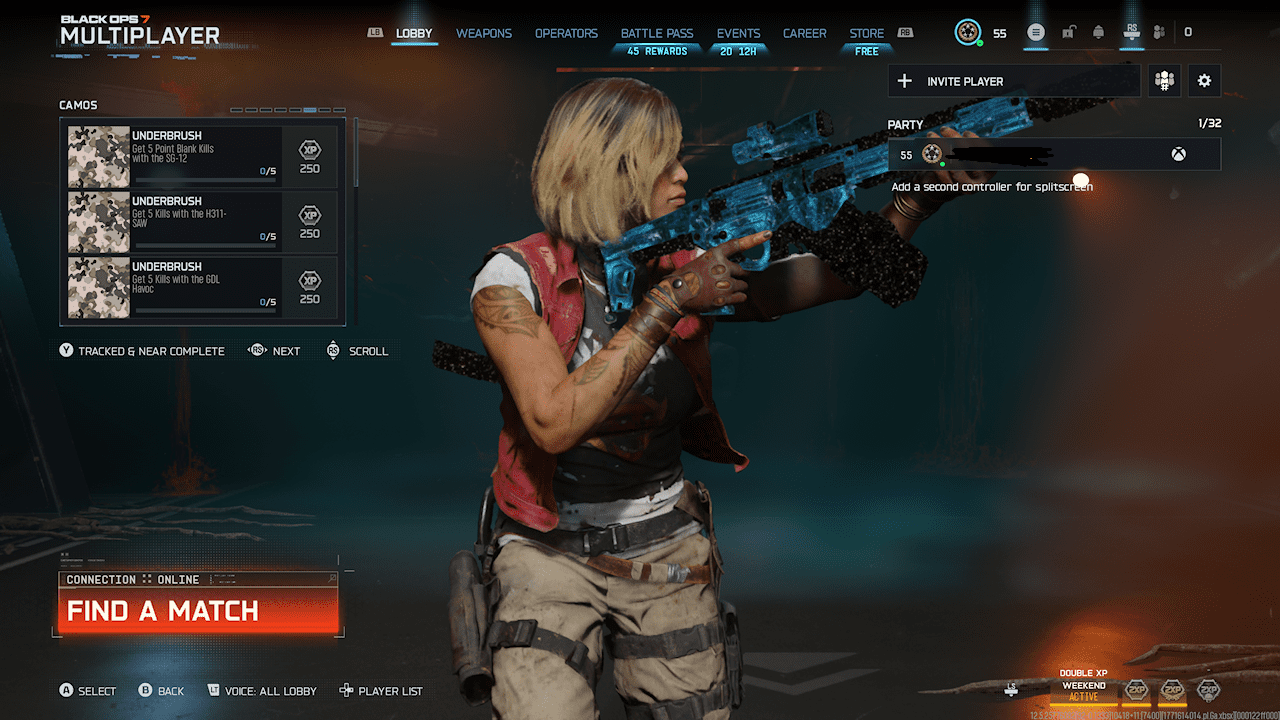This screenshot has height=720, width=1280.
Task: Click the first 2XP token icon near Double XP
Action: click(1137, 689)
